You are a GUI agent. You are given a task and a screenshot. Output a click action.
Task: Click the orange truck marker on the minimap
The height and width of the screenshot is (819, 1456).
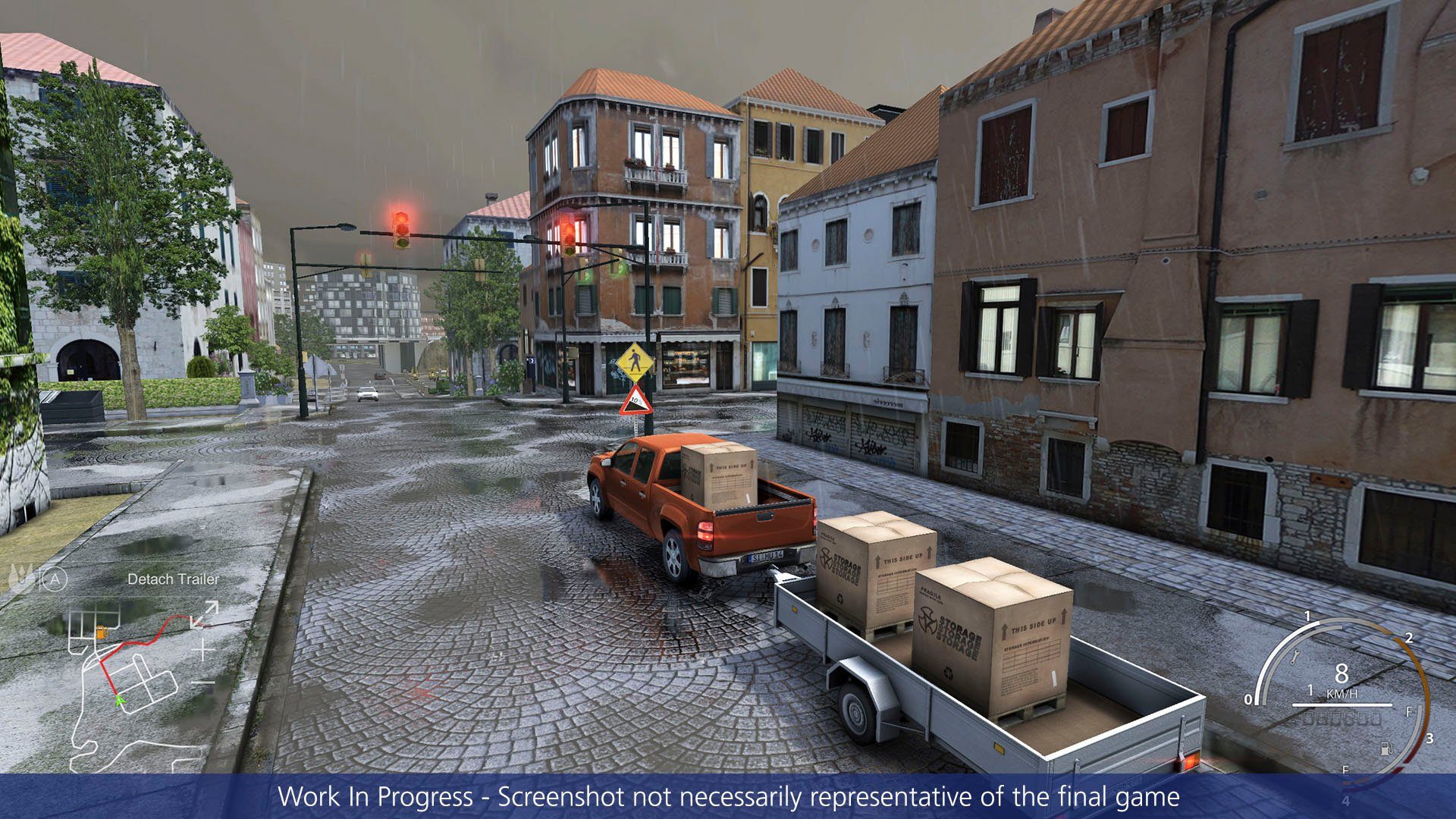pos(102,632)
